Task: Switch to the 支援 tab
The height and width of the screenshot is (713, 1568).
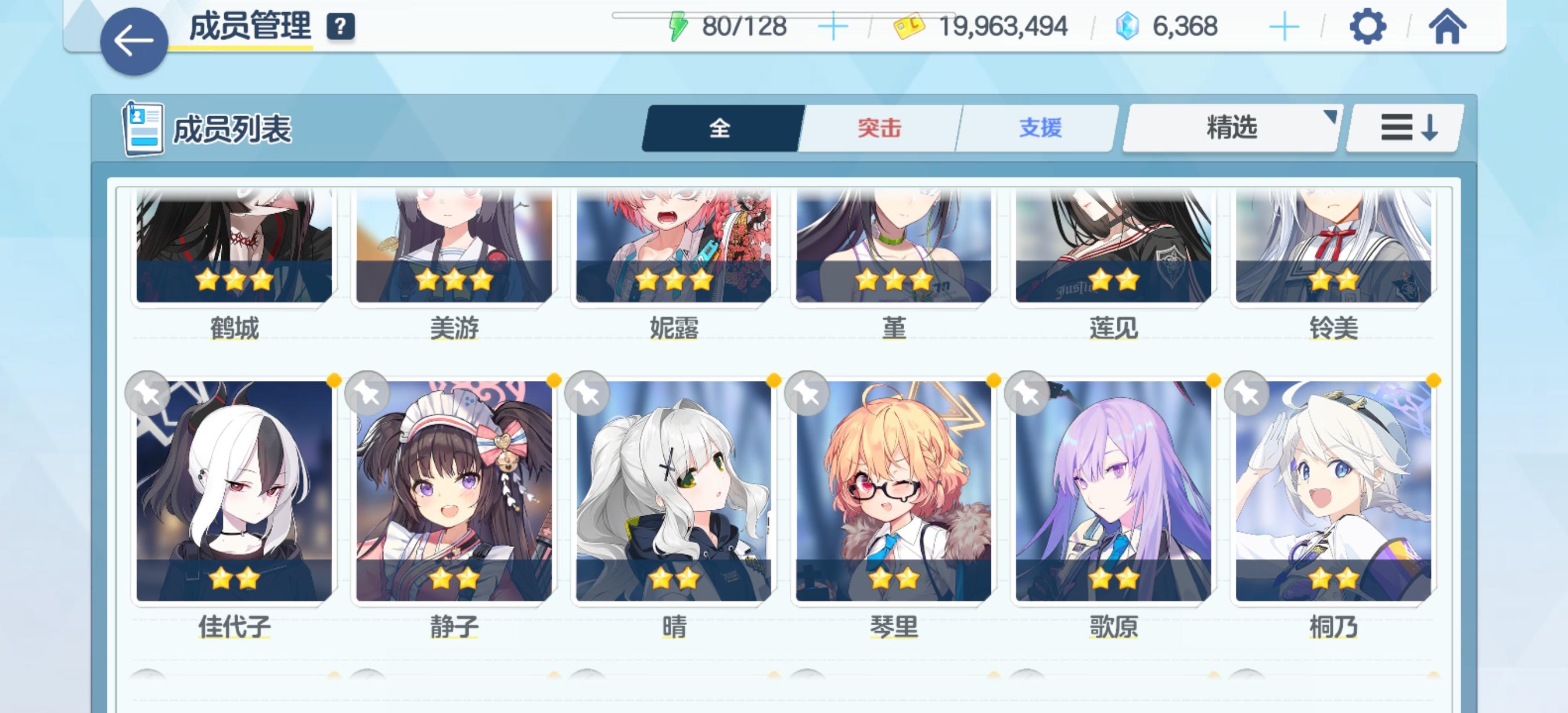Action: click(1040, 128)
